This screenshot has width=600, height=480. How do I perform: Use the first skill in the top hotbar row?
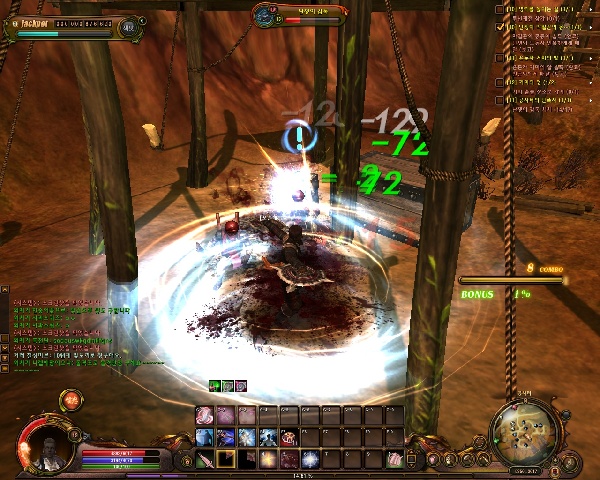[204, 414]
